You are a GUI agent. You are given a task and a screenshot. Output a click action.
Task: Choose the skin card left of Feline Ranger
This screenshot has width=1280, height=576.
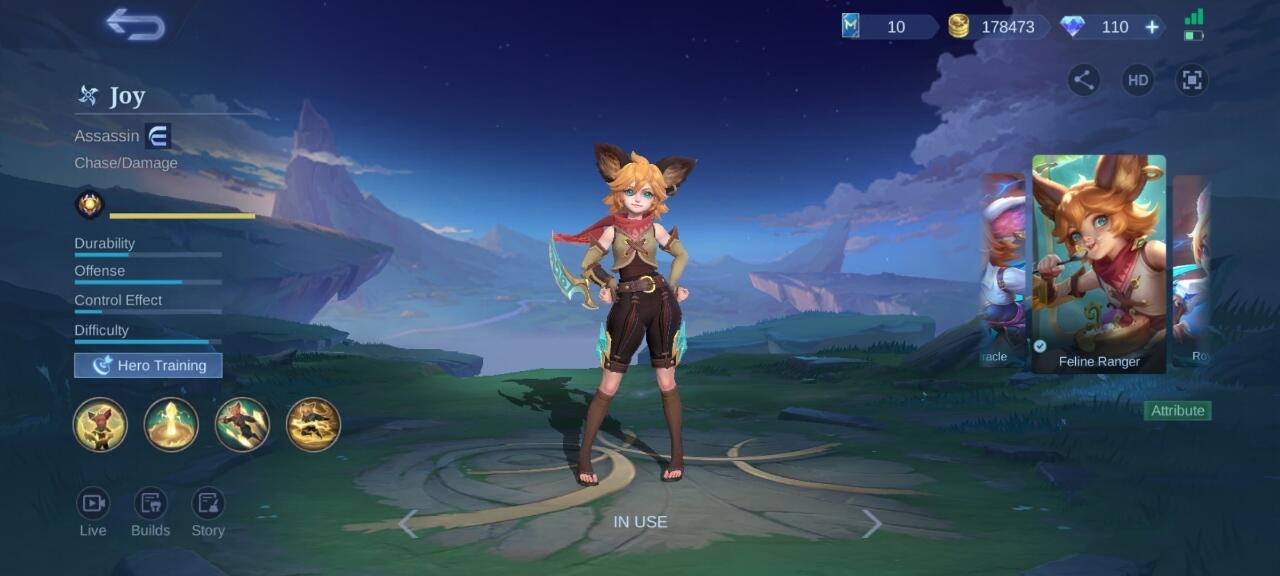click(x=1003, y=270)
